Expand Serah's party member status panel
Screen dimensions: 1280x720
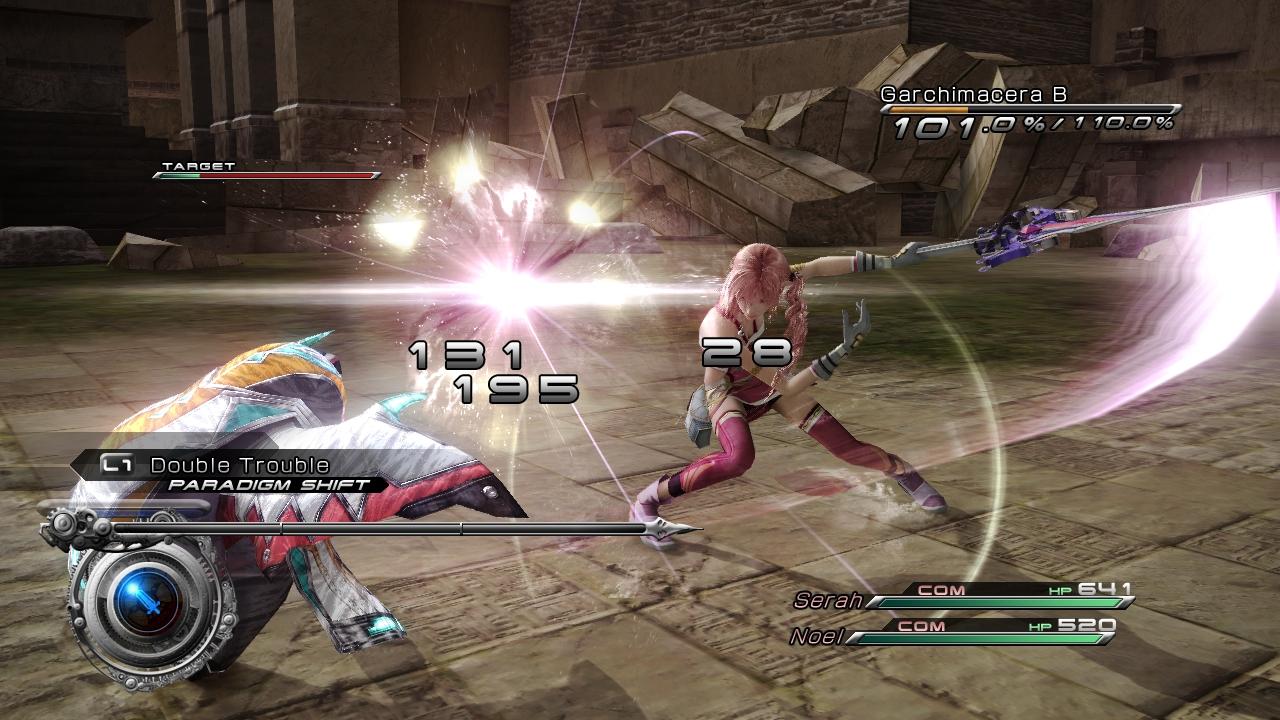click(x=990, y=592)
